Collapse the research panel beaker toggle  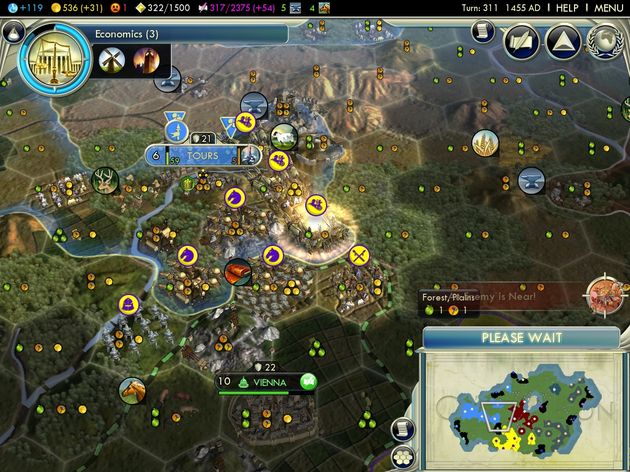(13, 31)
